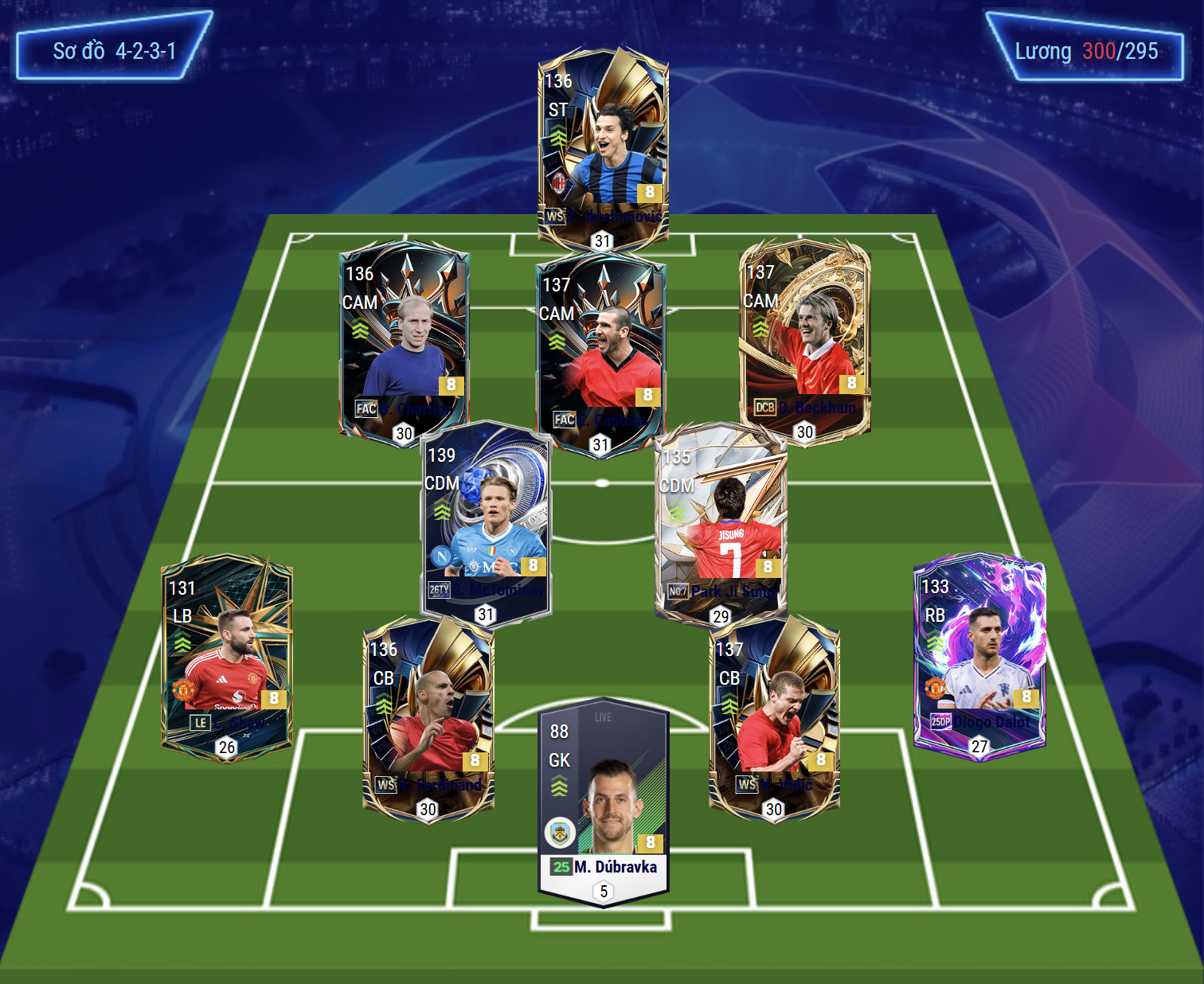Select the Ibrahimovic ST striker card
Viewport: 1204px width, 984px height.
point(603,147)
